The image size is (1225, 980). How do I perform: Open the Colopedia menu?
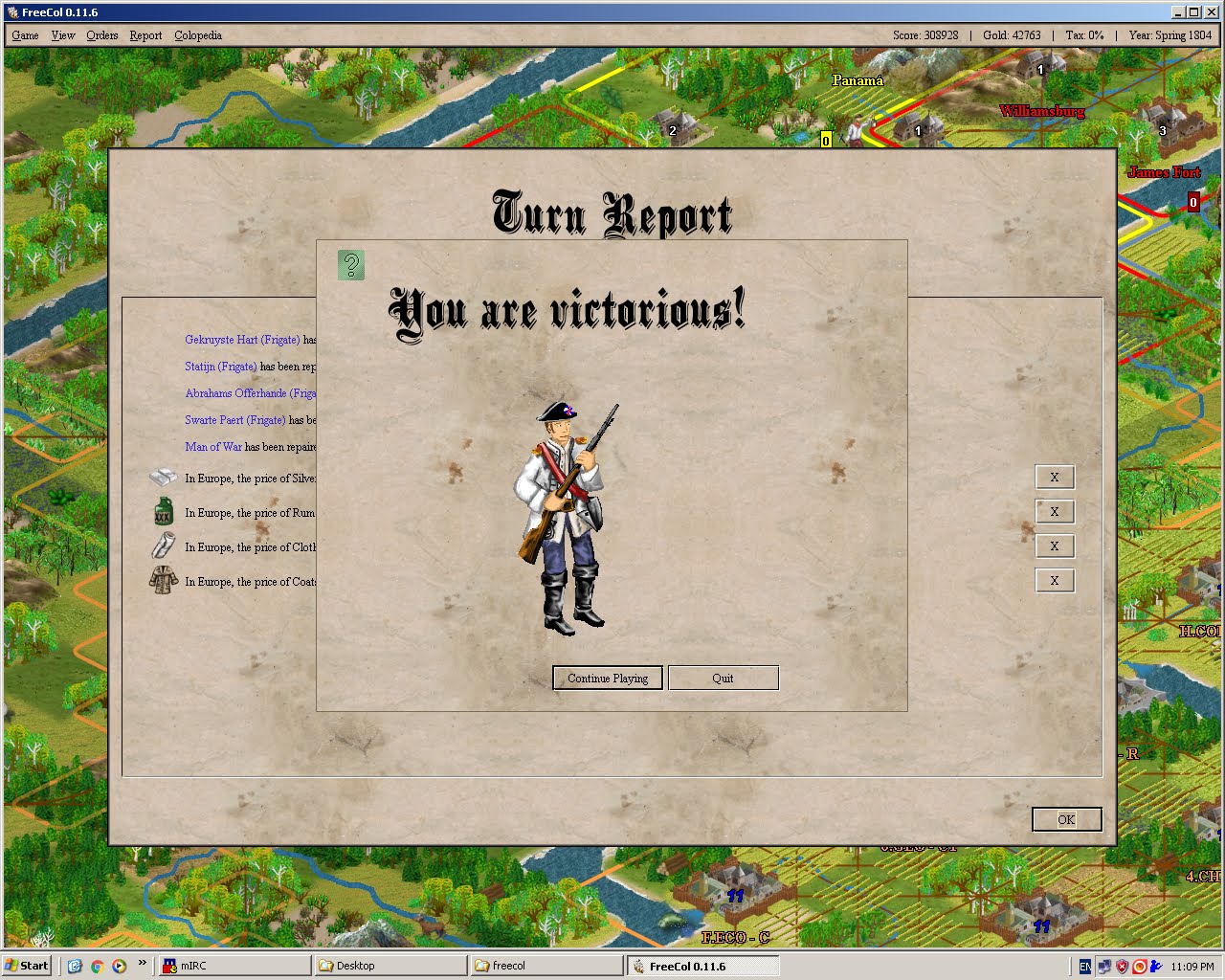(x=197, y=35)
